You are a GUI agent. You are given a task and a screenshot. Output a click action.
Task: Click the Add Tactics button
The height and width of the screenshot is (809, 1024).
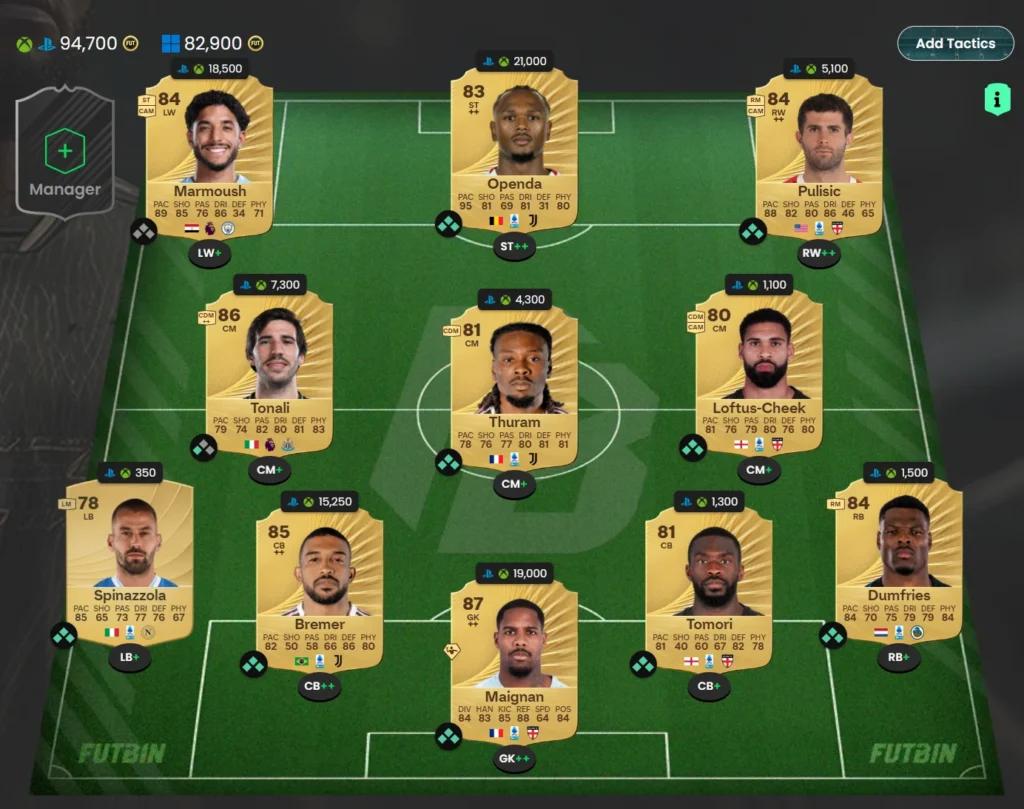pos(955,44)
